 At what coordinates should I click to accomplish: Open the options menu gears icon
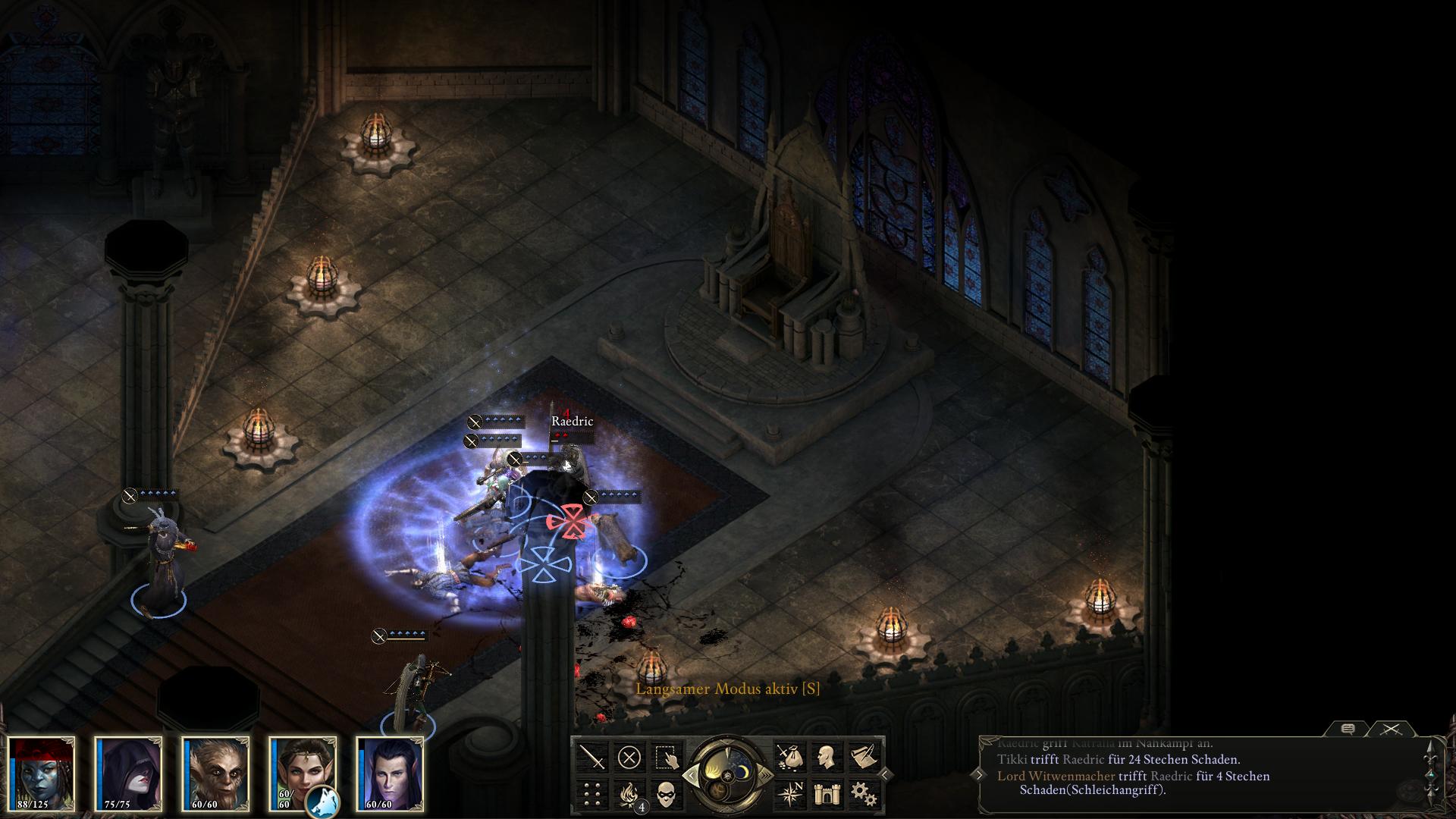click(x=864, y=793)
